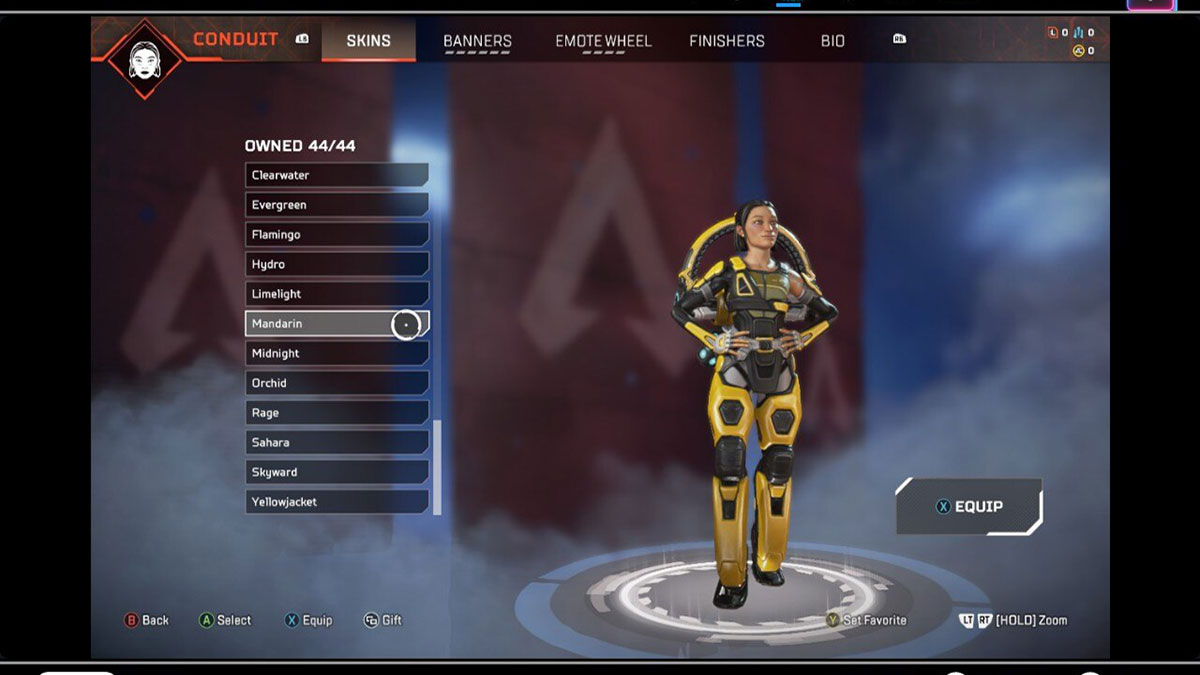
Task: Switch to the Banners tab
Action: coord(477,41)
